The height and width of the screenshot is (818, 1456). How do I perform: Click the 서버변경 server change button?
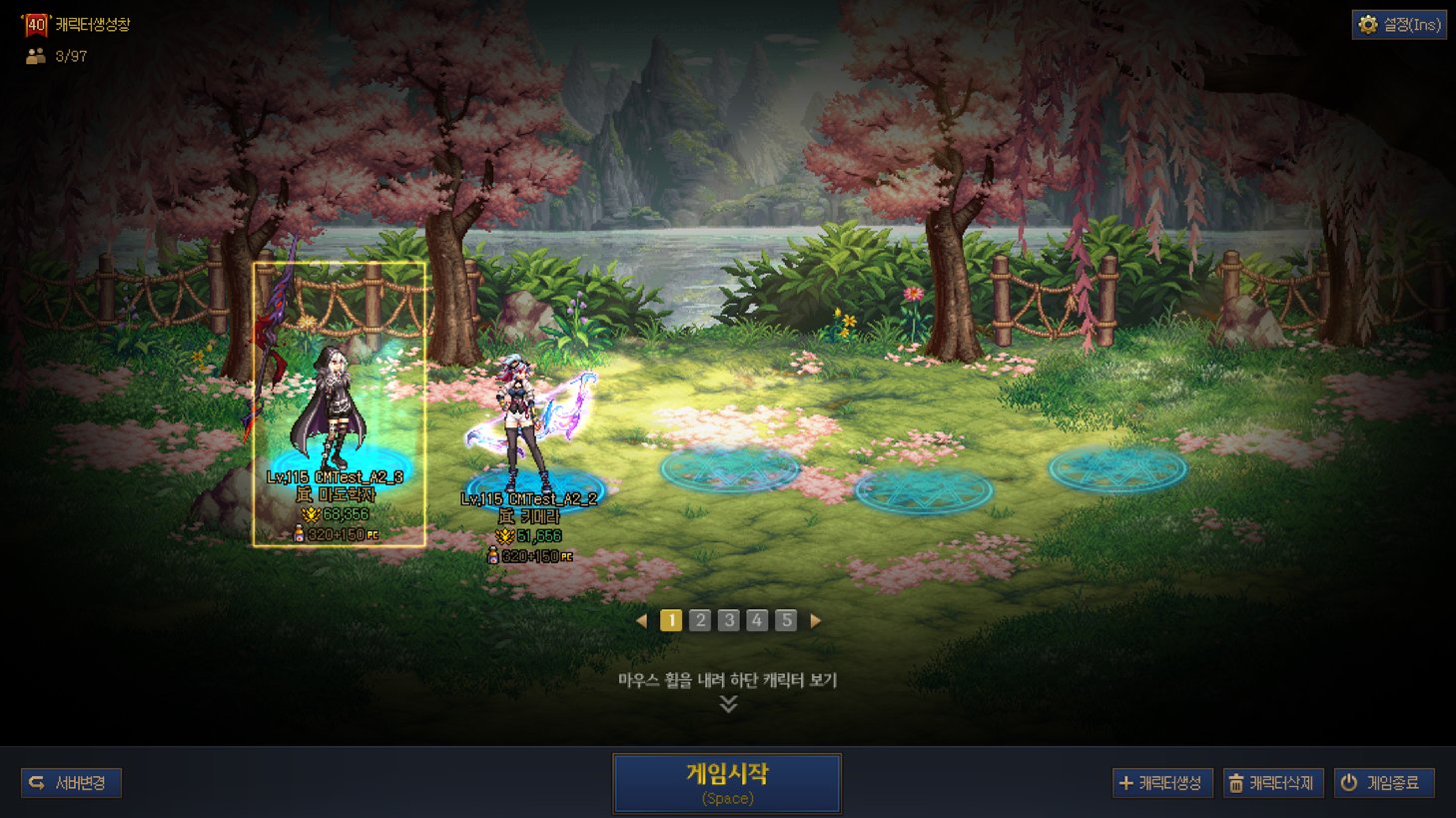coord(72,783)
